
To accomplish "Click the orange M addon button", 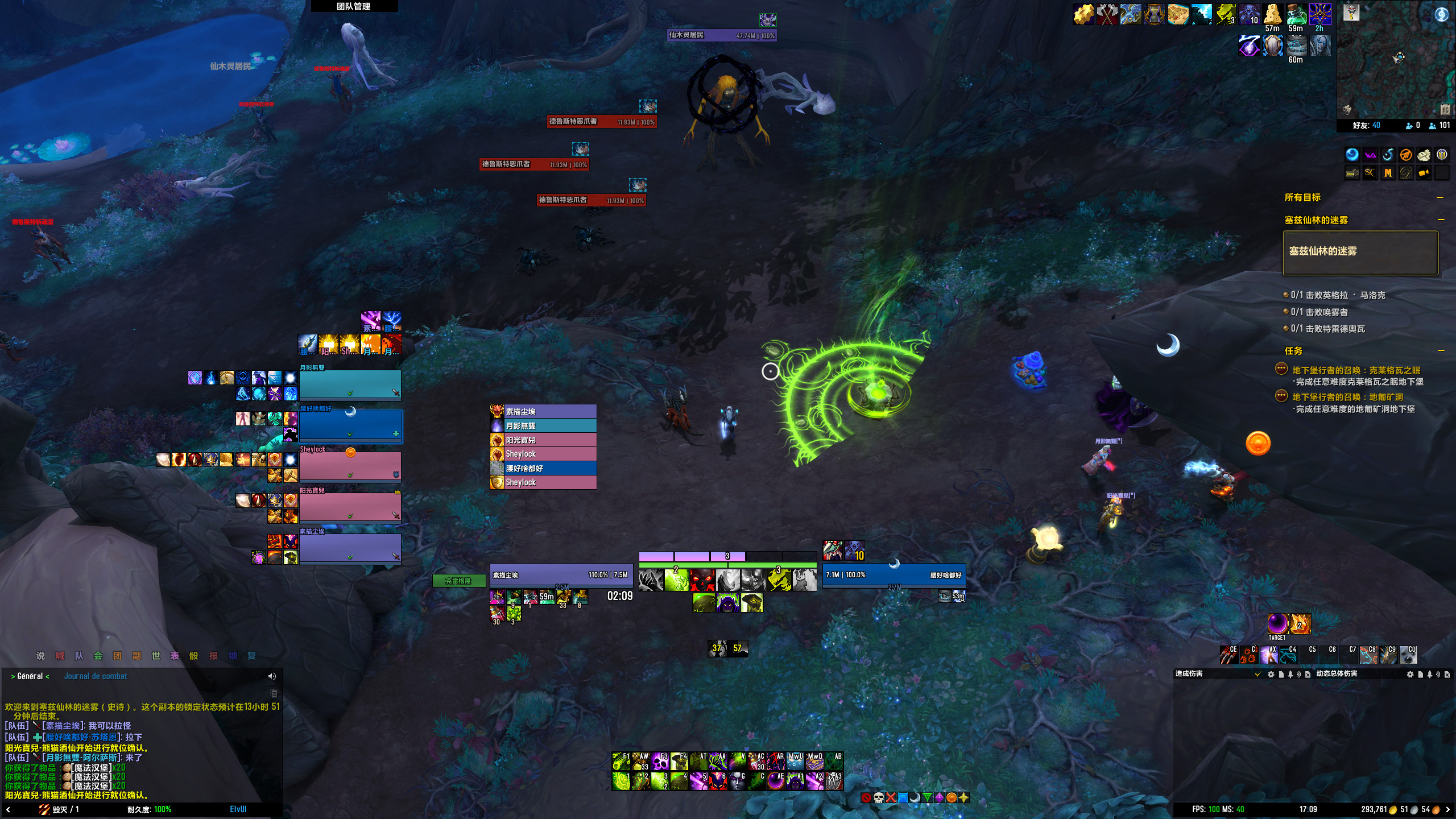I will point(1388,173).
